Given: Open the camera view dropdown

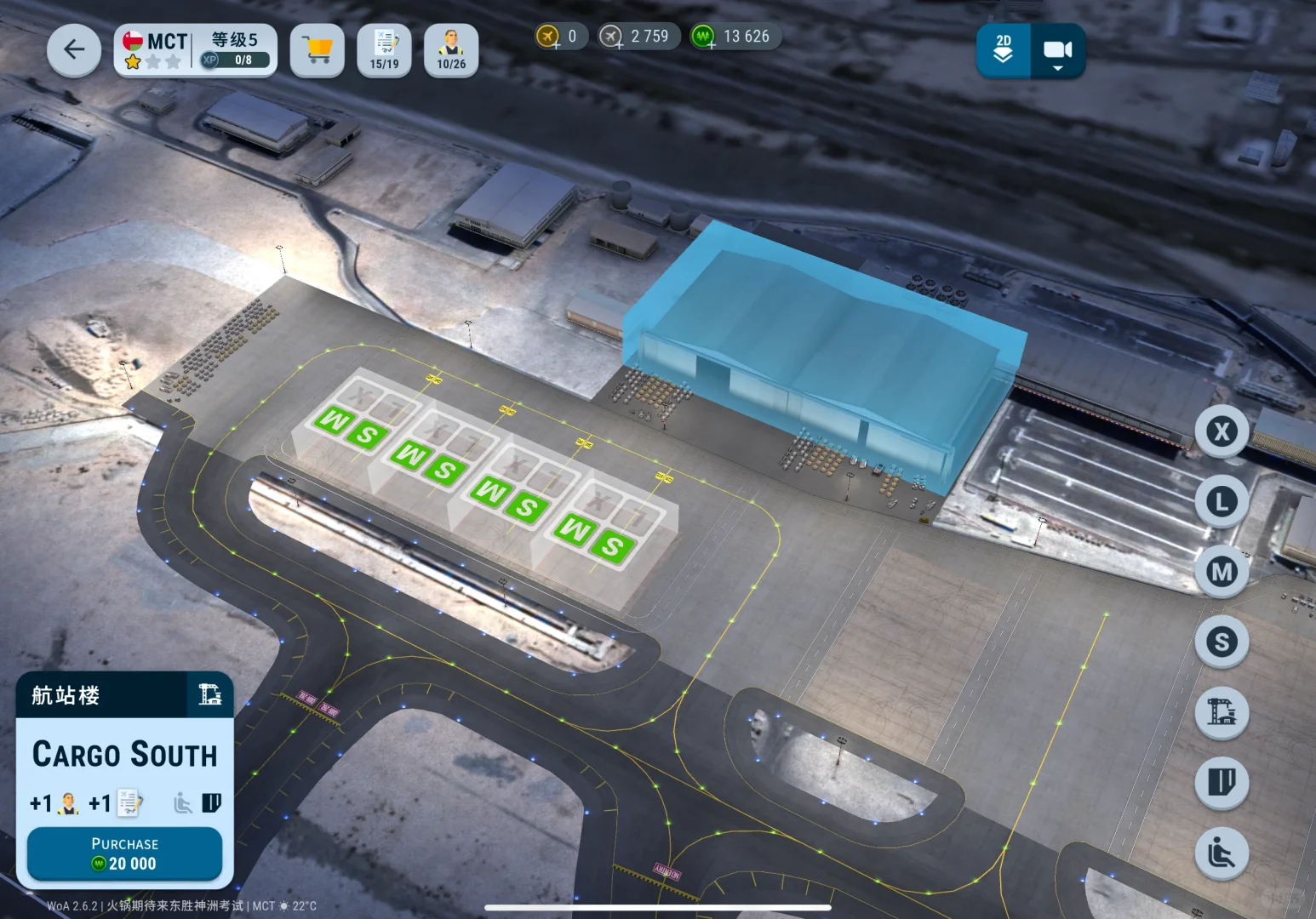Looking at the screenshot, I should 1057,52.
